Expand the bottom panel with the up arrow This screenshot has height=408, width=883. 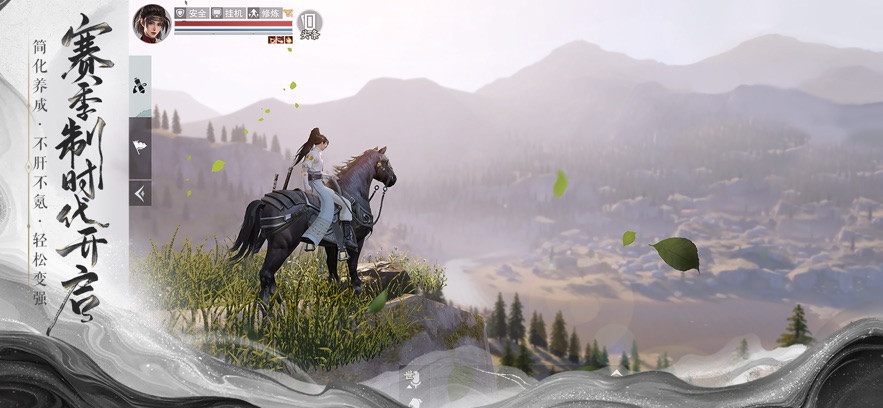[x=616, y=373]
